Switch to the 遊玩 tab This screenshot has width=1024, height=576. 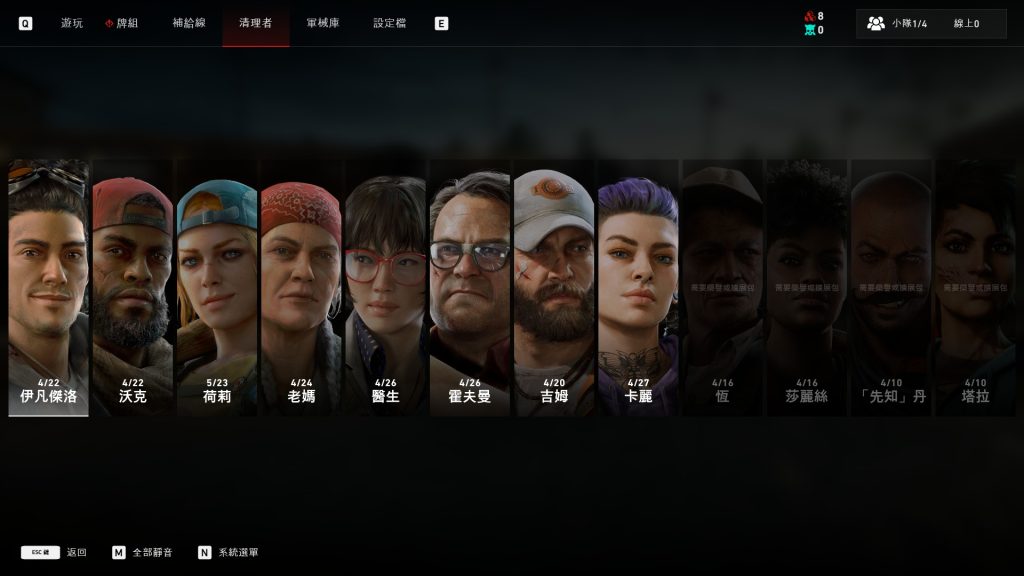click(72, 23)
